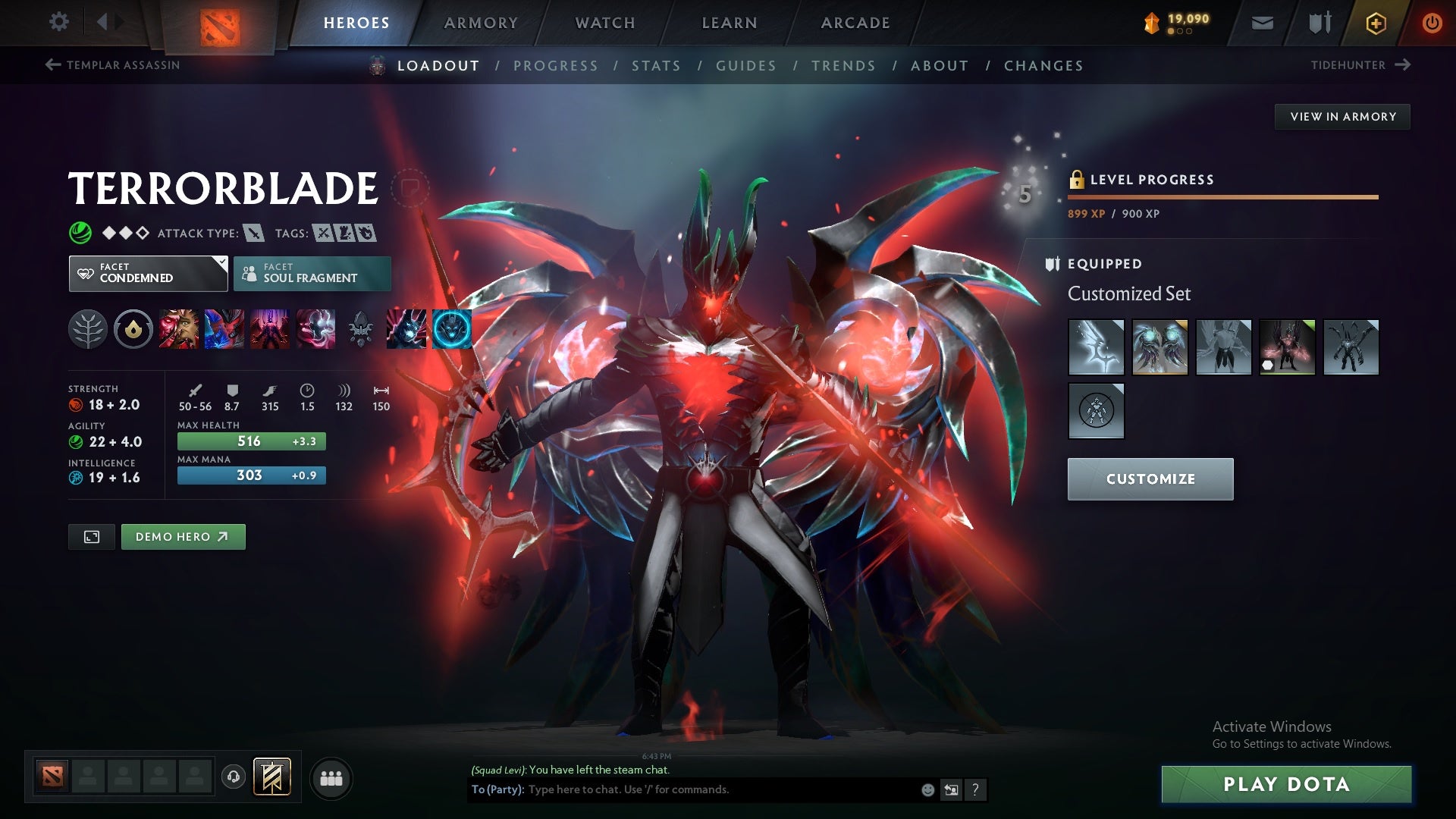Open Dota Plus hexagon icon
Screen dimensions: 1456x819
[1375, 22]
